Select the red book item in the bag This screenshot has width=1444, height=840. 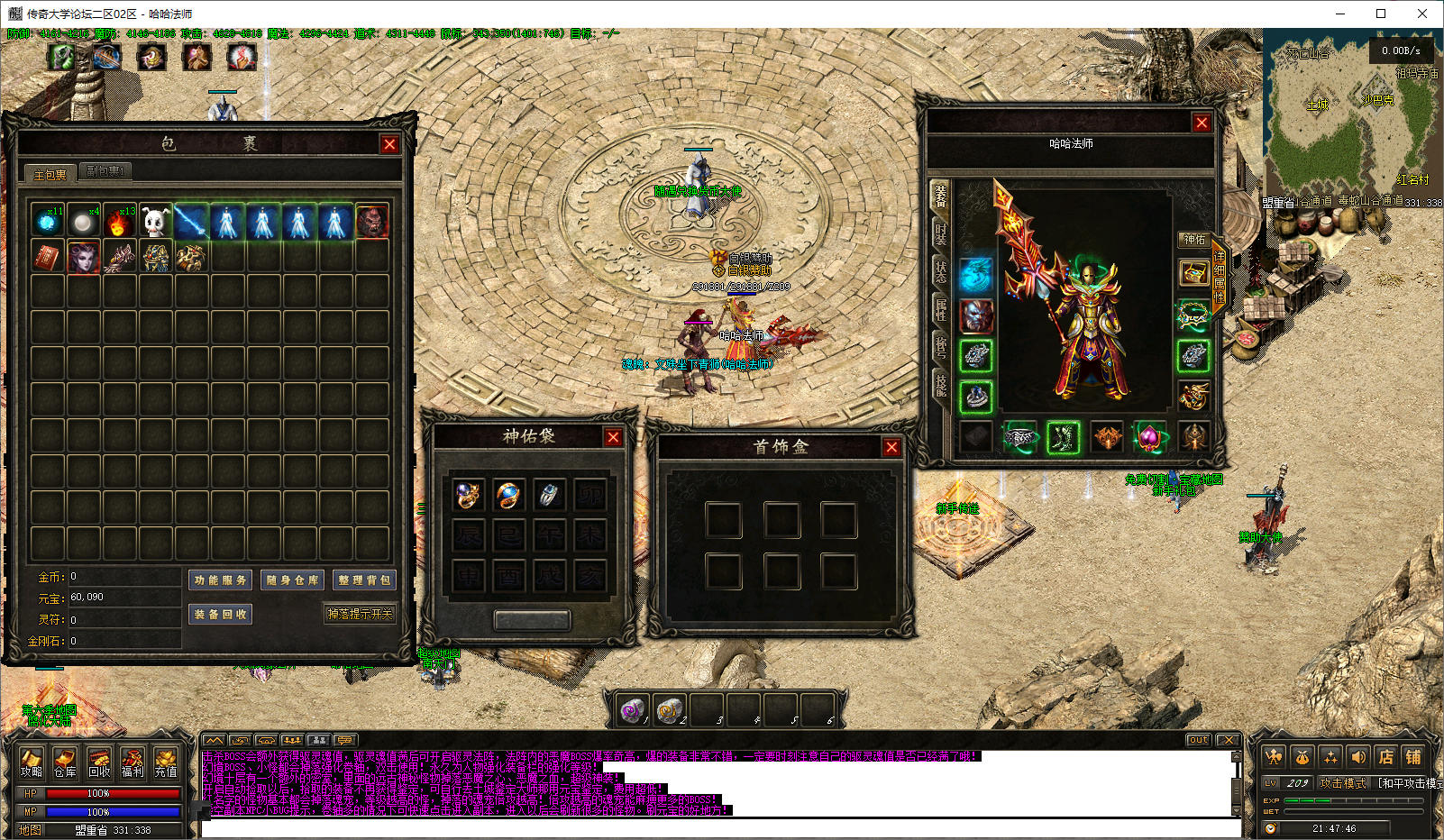coord(47,257)
